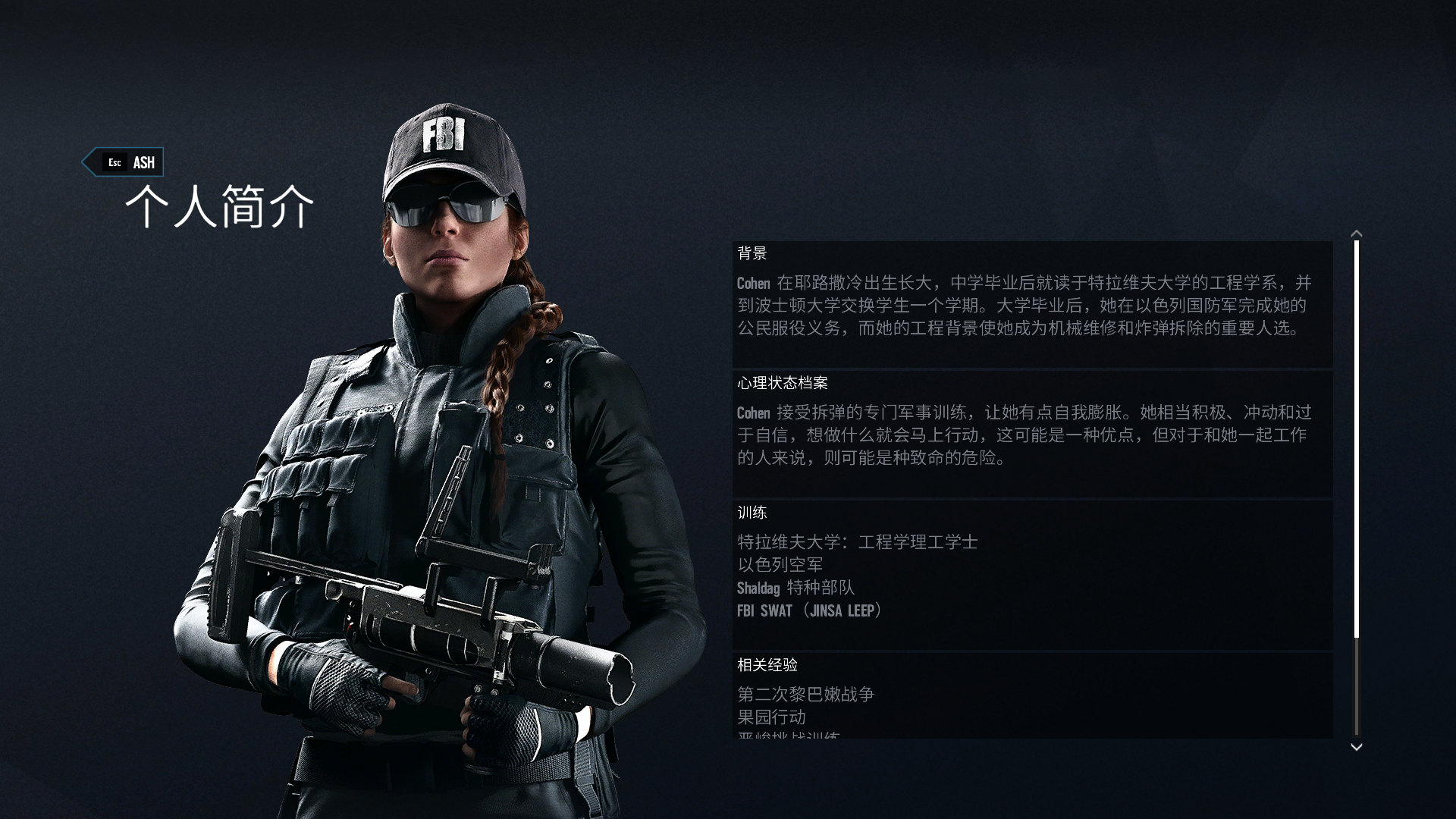Switch to the 训练 training section
This screenshot has width=1456, height=819.
tap(751, 513)
